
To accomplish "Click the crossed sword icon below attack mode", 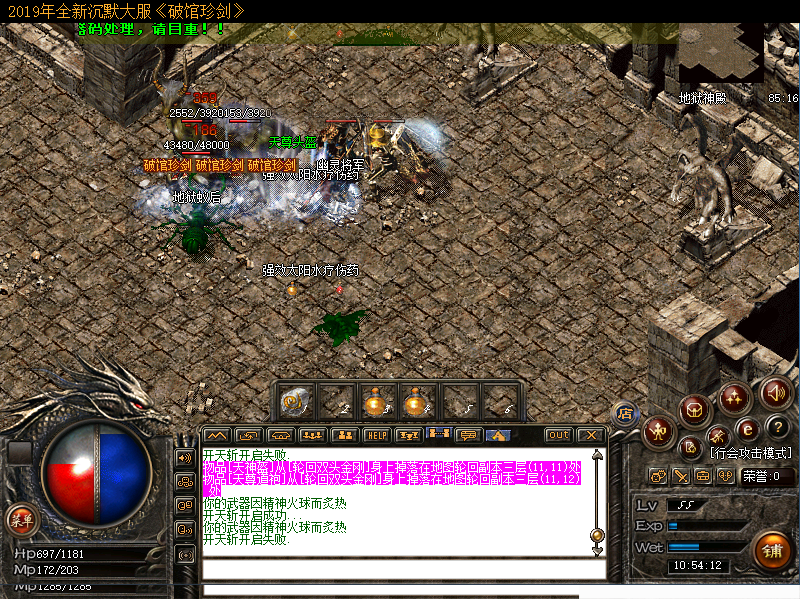I will [x=681, y=476].
